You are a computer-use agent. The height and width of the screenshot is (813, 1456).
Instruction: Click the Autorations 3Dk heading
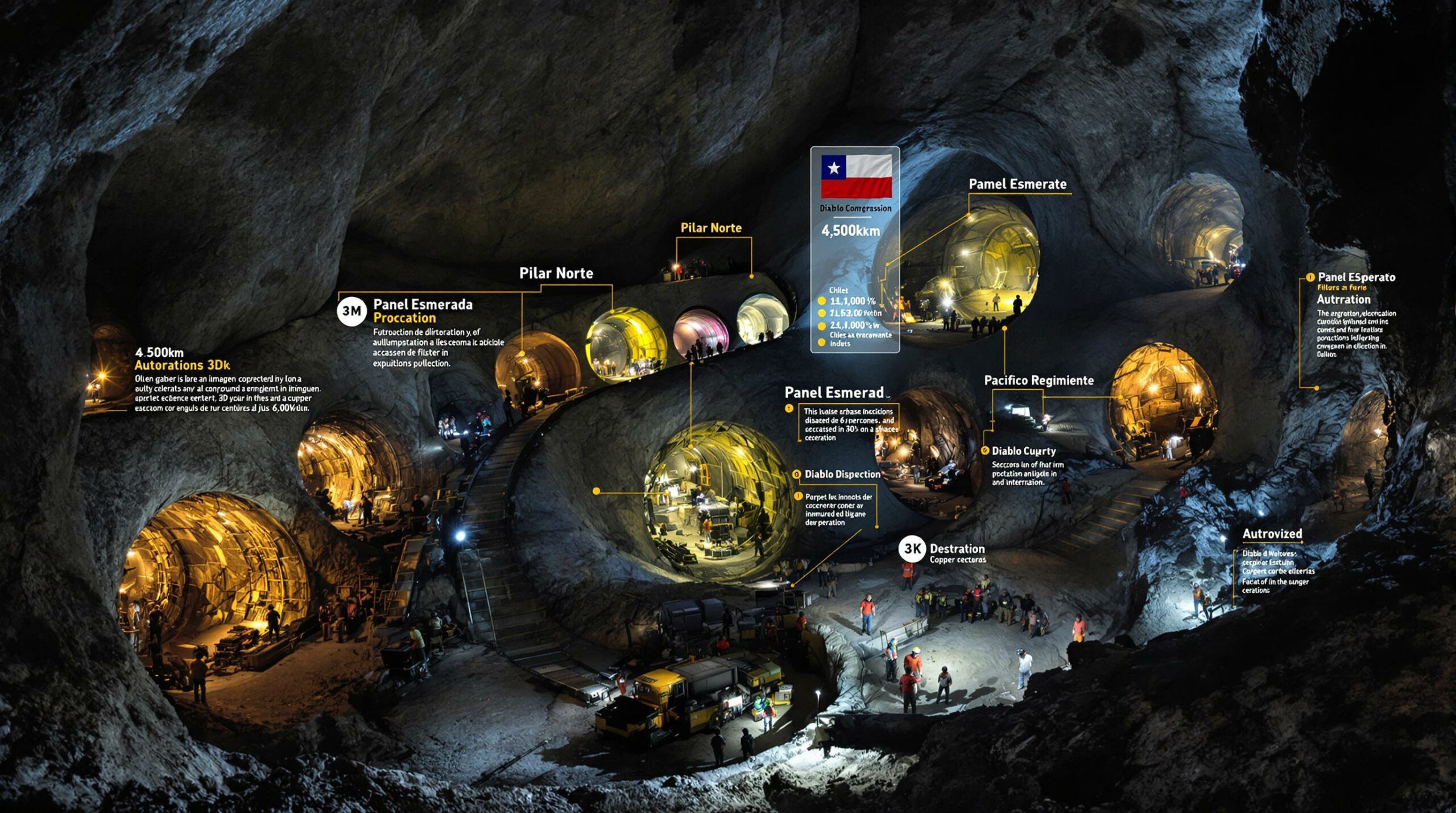click(x=182, y=365)
